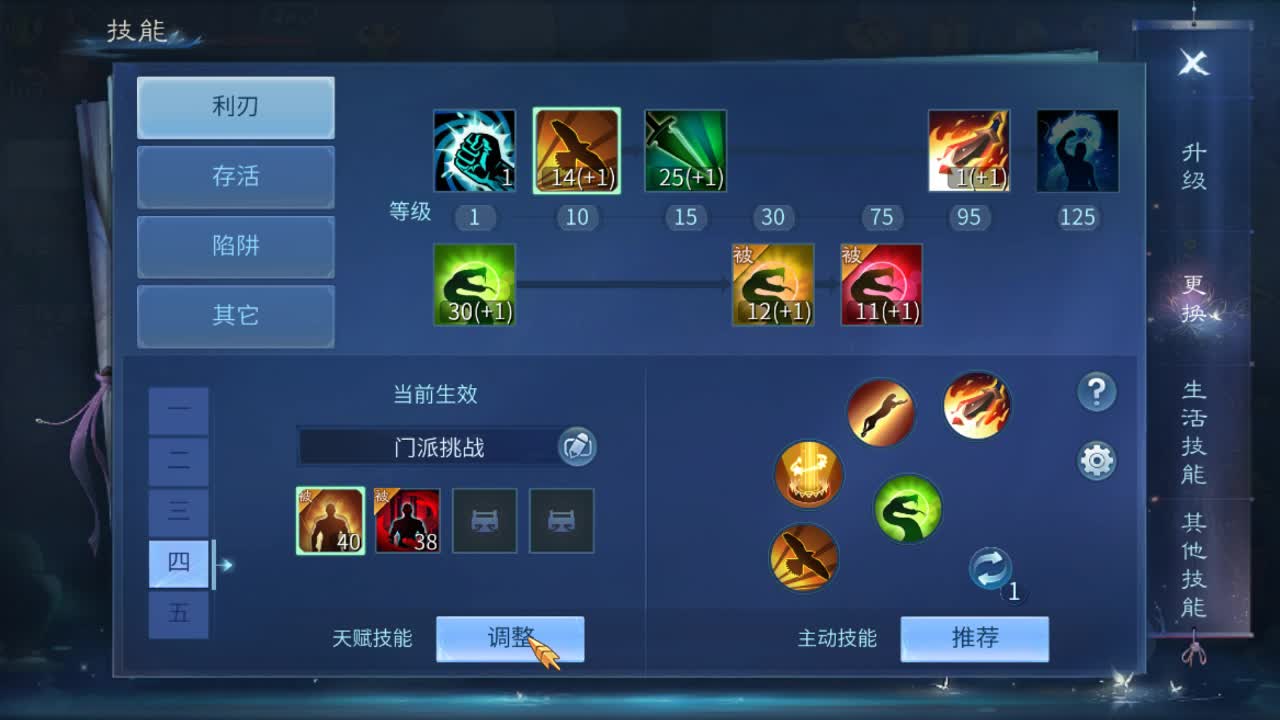The height and width of the screenshot is (720, 1280).
Task: Select the blue level 125 skill icon
Action: click(1076, 148)
